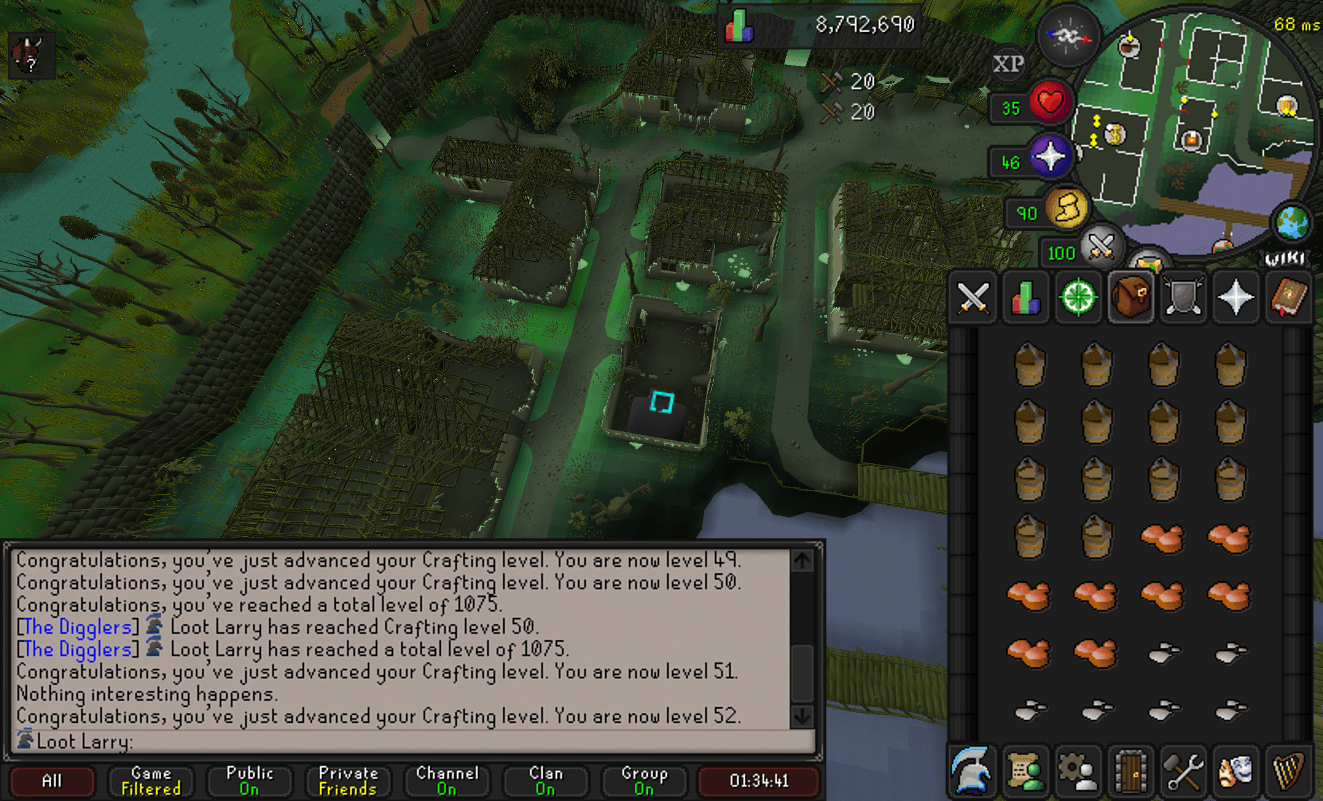Viewport: 1323px width, 801px height.
Task: View the Combat Options tab
Action: (x=971, y=296)
